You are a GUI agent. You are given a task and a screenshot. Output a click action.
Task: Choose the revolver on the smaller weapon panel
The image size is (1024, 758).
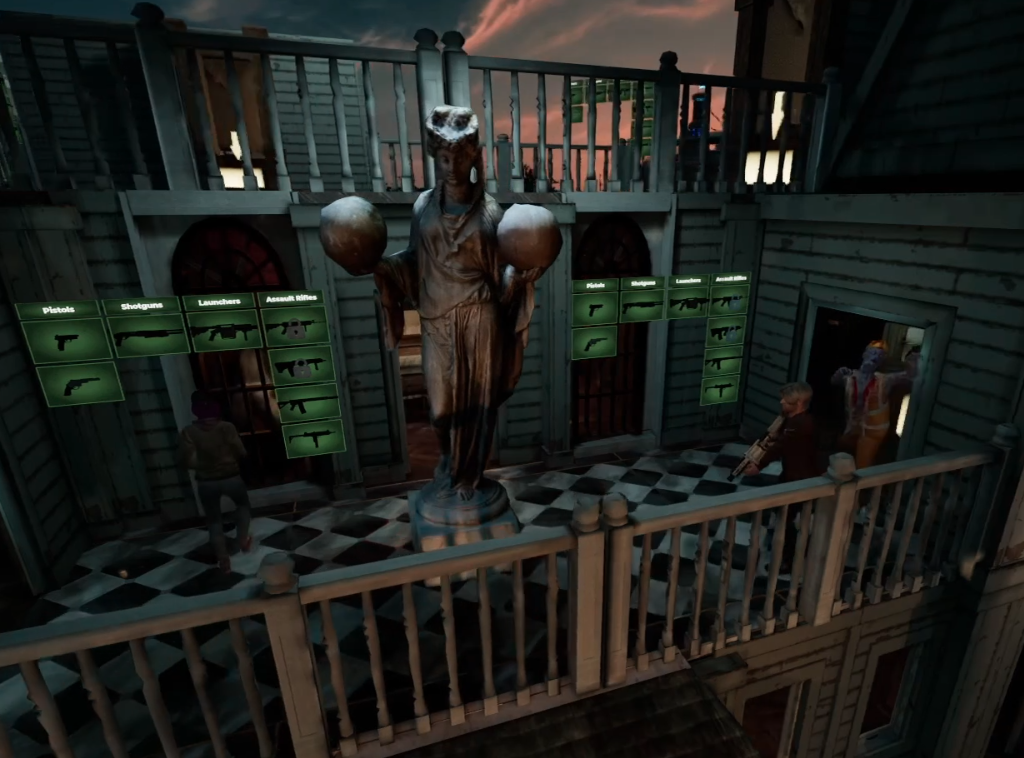pyautogui.click(x=594, y=343)
